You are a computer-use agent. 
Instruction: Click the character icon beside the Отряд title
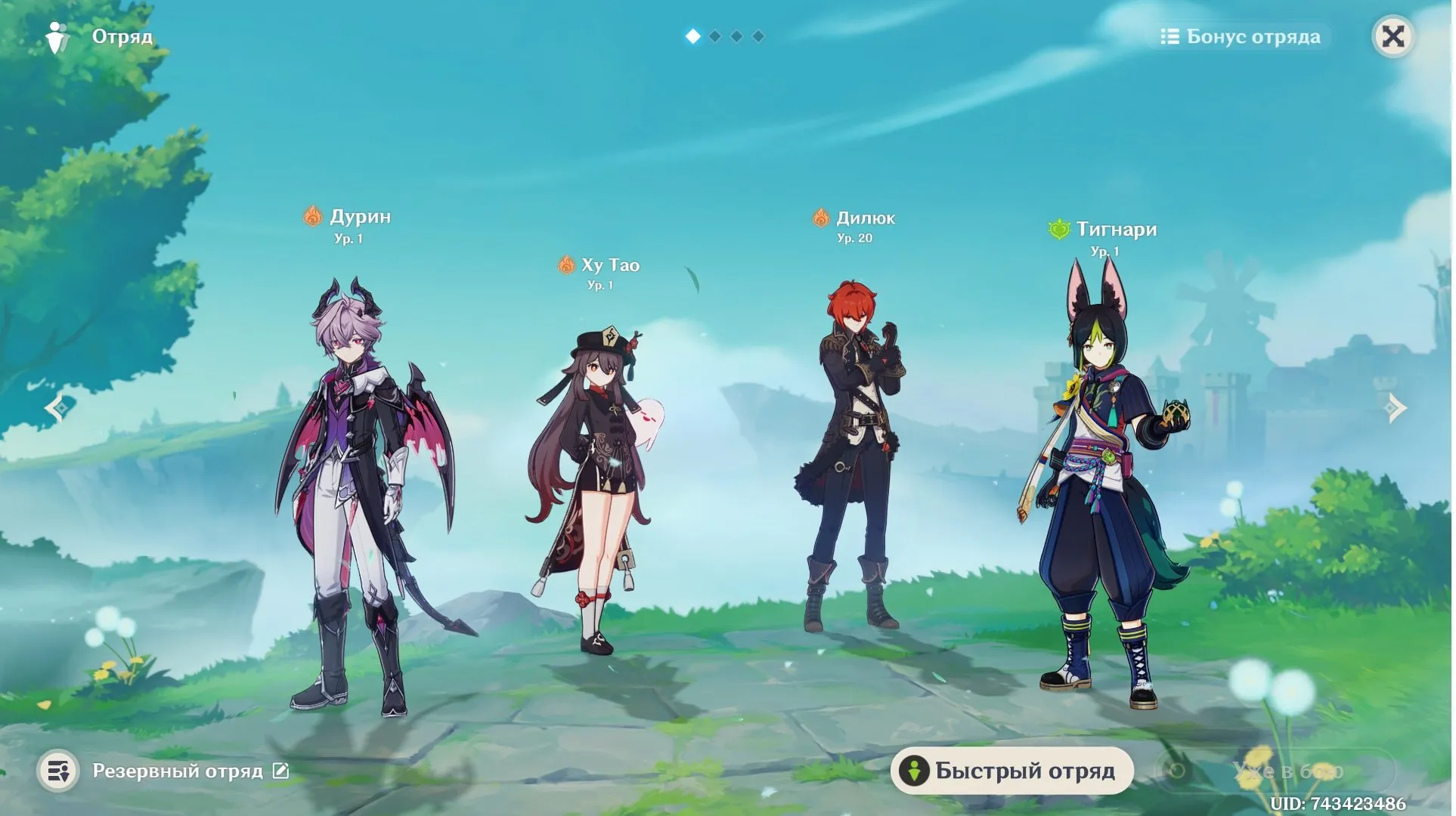tap(56, 35)
